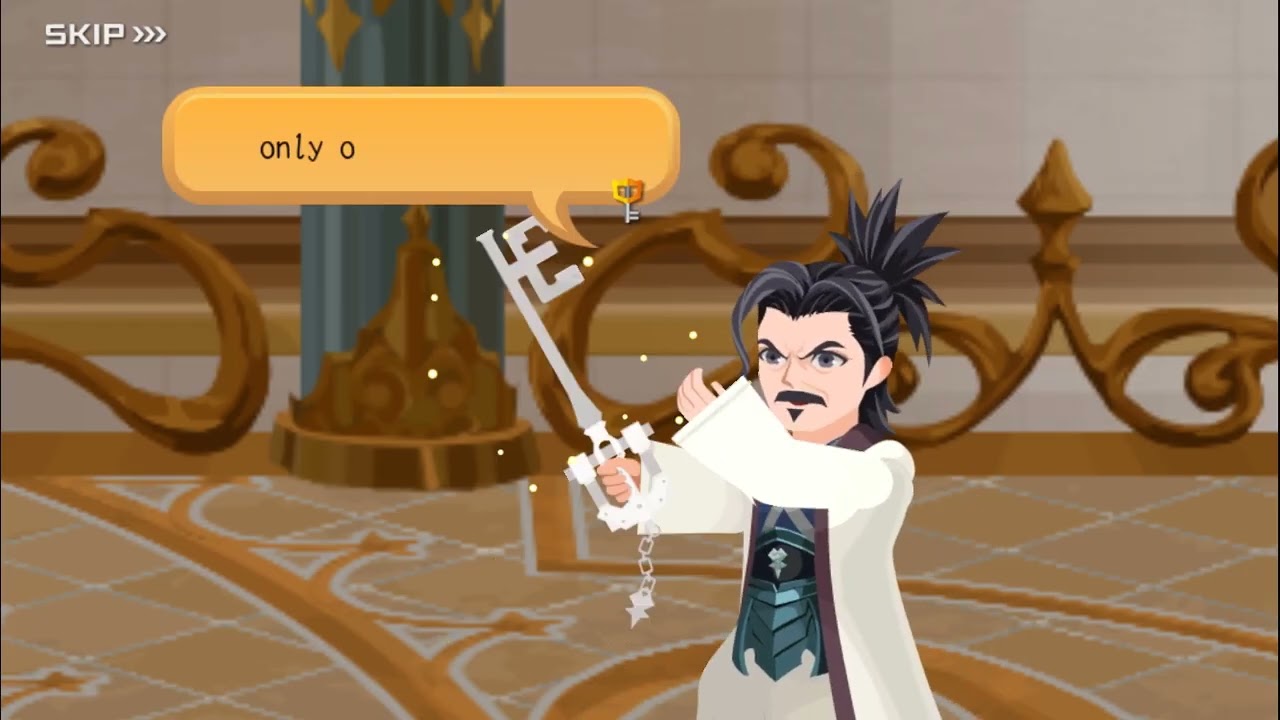Skip the cutscene with the SKIP button
The height and width of the screenshot is (720, 1280).
(105, 36)
